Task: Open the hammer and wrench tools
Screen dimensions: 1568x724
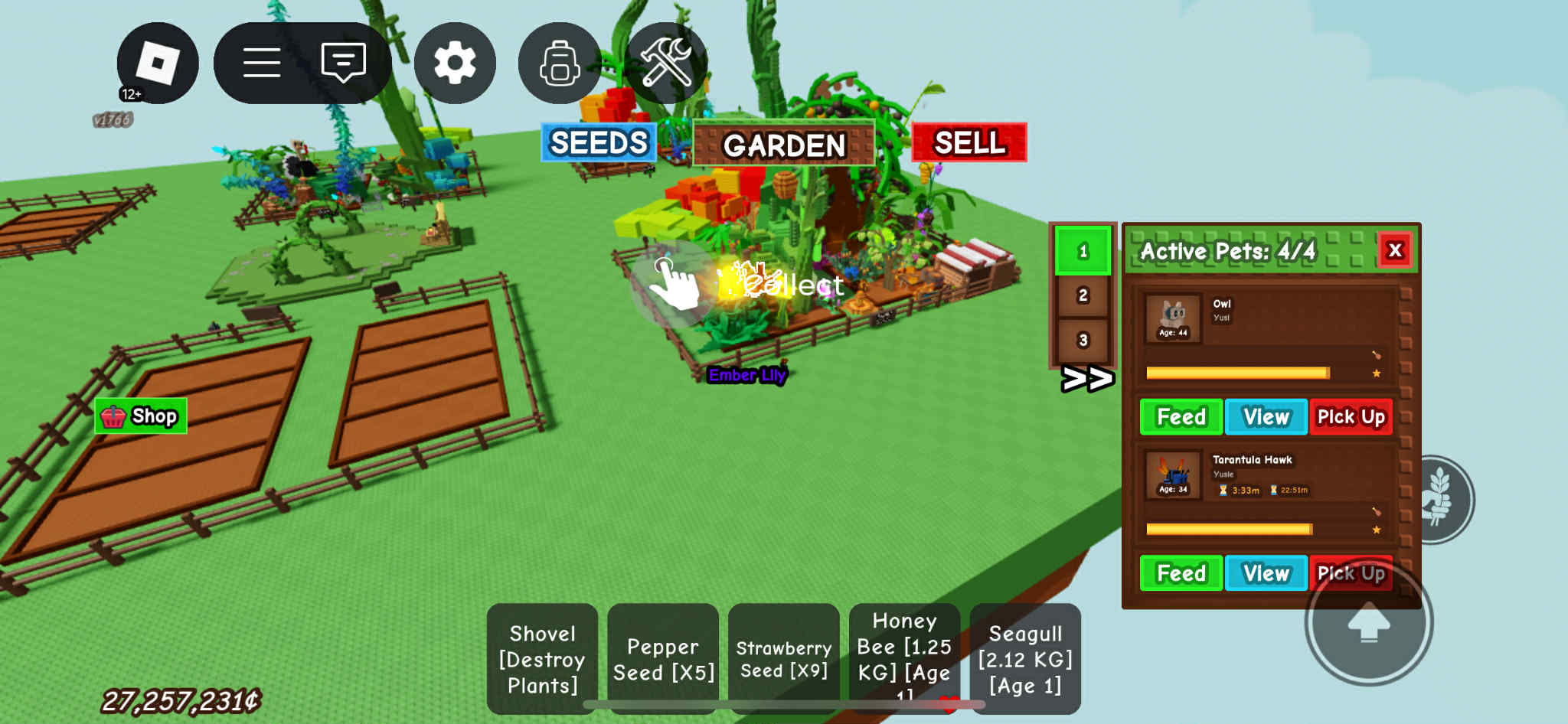Action: [x=665, y=63]
